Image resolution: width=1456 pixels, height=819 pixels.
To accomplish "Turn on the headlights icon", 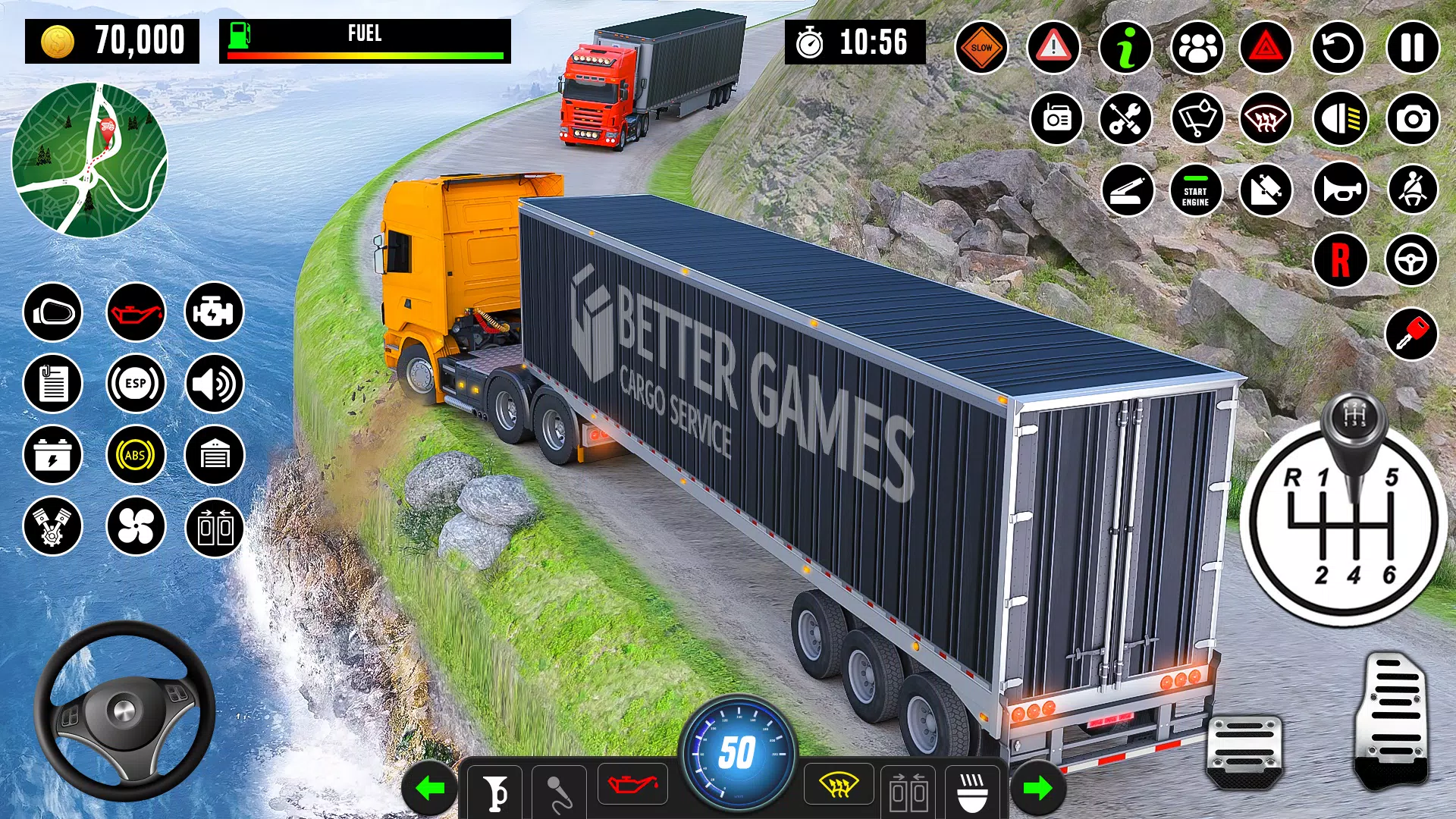I will (1341, 118).
